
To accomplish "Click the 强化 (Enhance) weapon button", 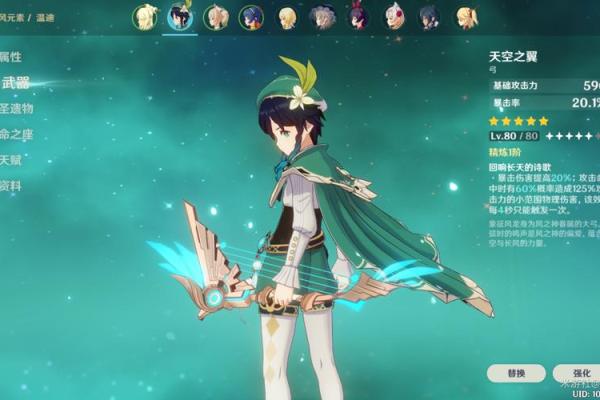I will click(x=581, y=373).
